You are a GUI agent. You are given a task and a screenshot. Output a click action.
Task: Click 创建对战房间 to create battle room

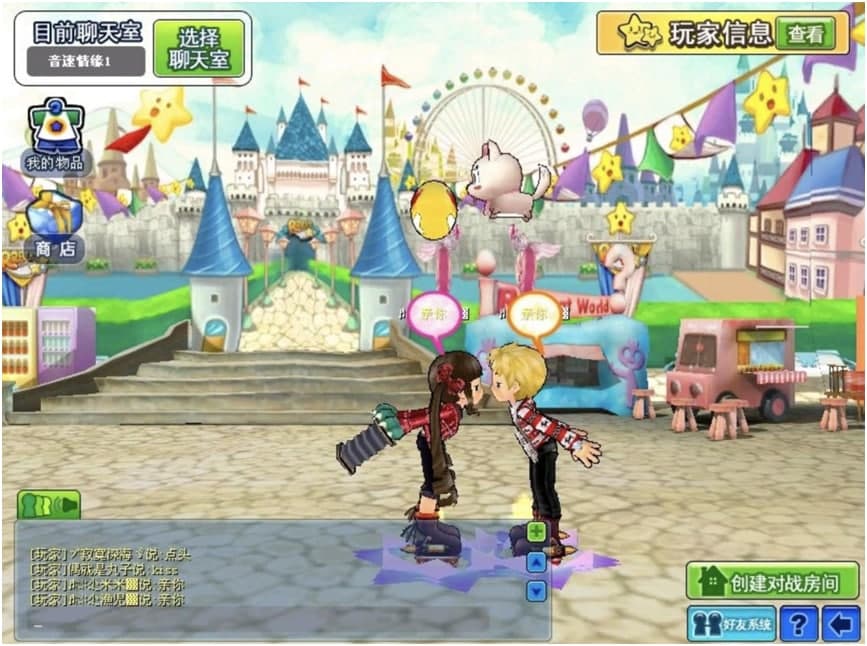point(772,581)
